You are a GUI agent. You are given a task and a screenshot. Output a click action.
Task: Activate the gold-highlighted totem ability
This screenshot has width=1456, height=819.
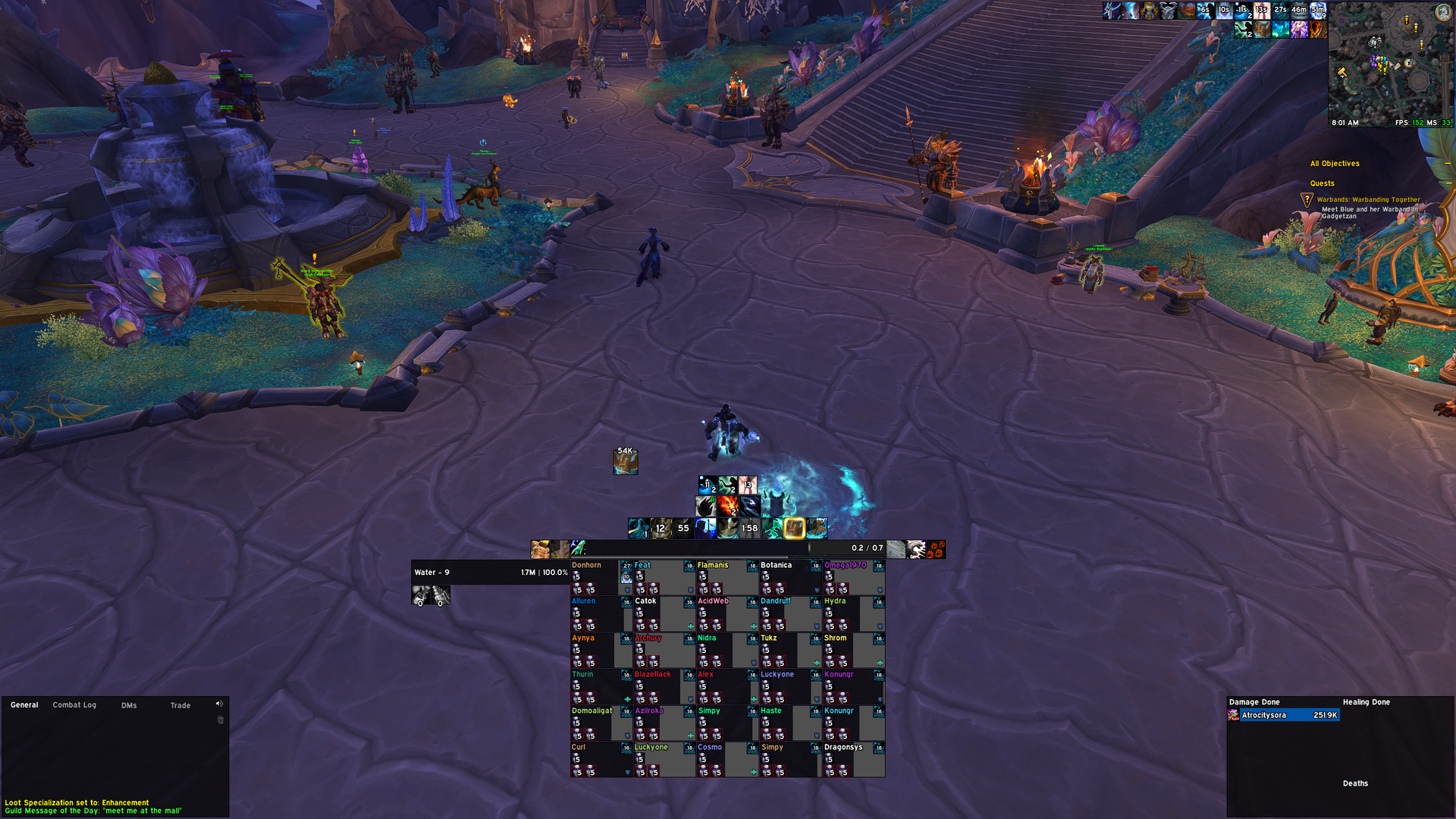794,528
